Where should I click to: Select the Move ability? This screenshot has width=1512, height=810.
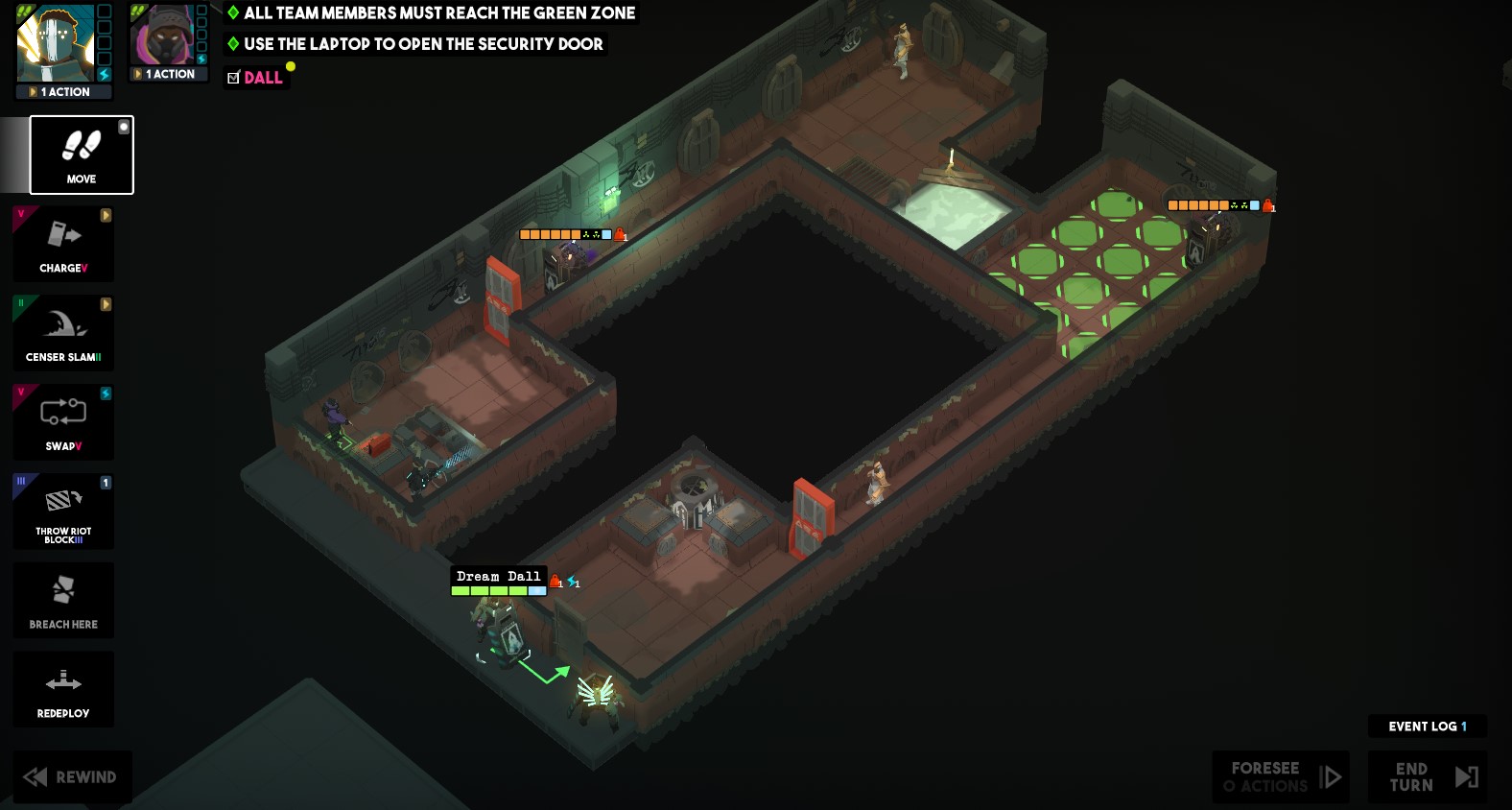(x=81, y=155)
